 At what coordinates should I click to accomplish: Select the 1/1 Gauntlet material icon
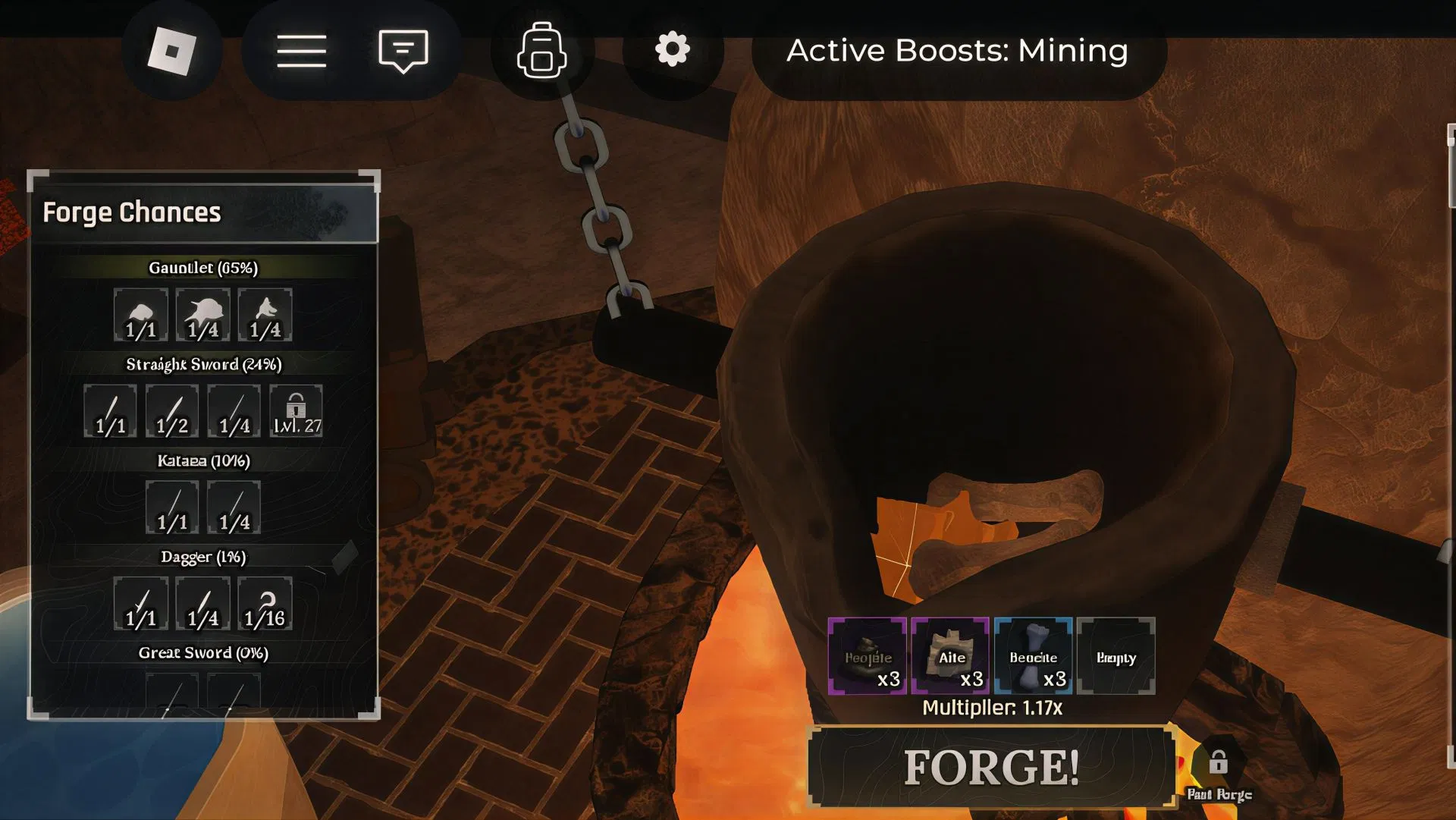[x=141, y=314]
